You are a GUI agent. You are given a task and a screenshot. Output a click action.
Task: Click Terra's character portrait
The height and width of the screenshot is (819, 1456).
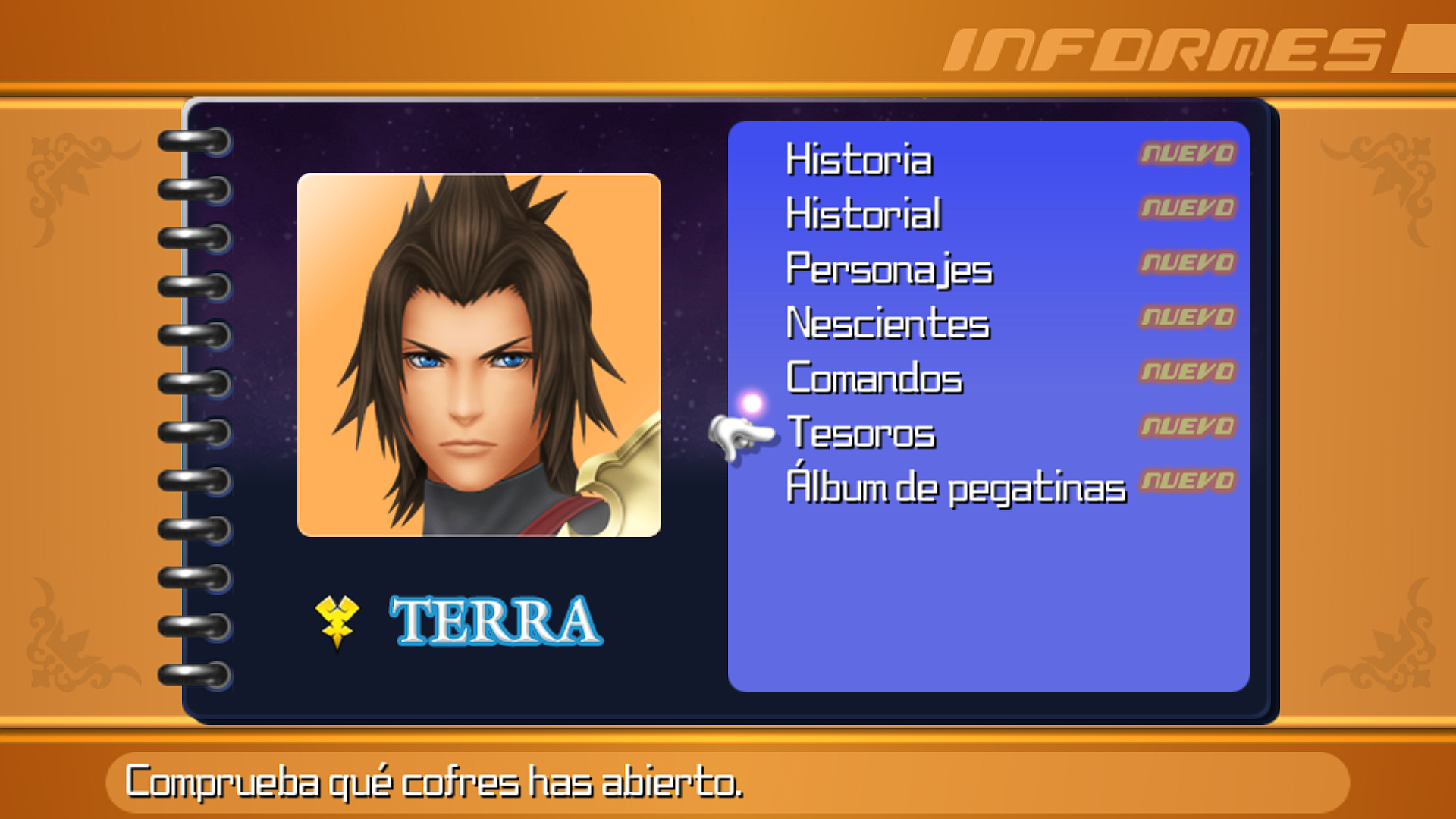coord(479,353)
